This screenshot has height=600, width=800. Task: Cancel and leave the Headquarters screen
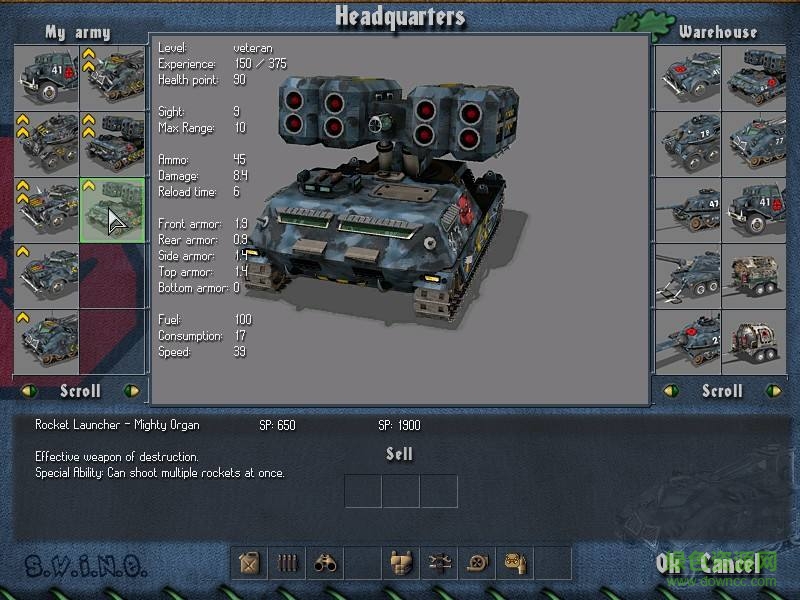point(729,563)
